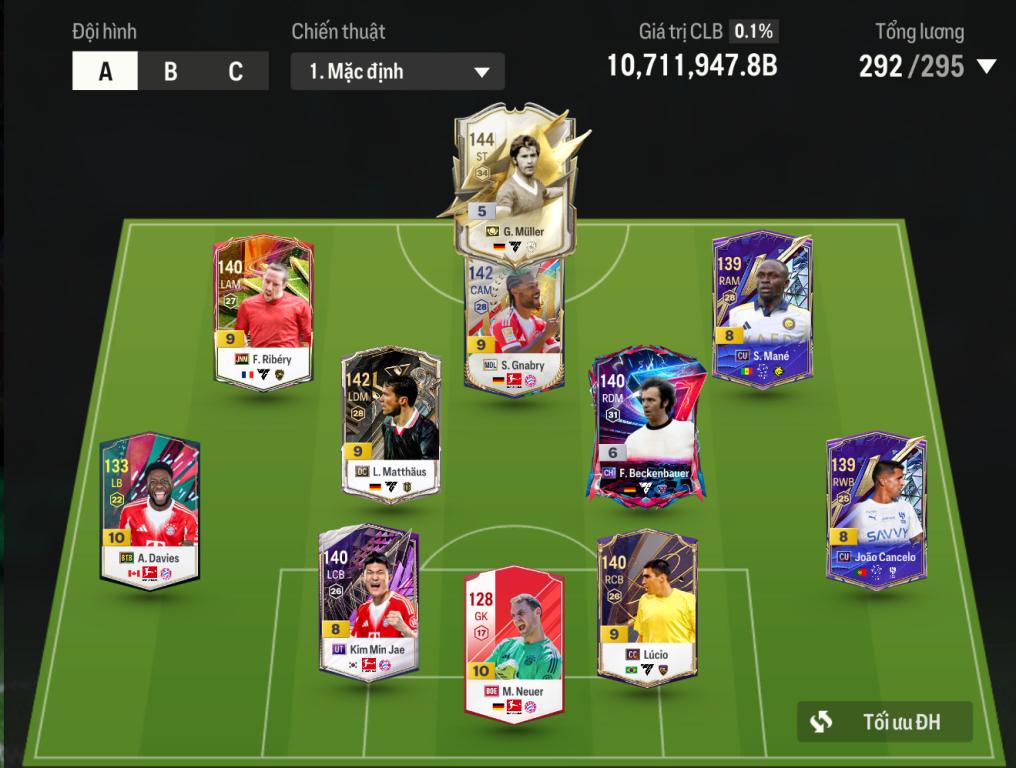
Task: Choose the M. Neuer goalkeeper card
Action: click(x=514, y=640)
